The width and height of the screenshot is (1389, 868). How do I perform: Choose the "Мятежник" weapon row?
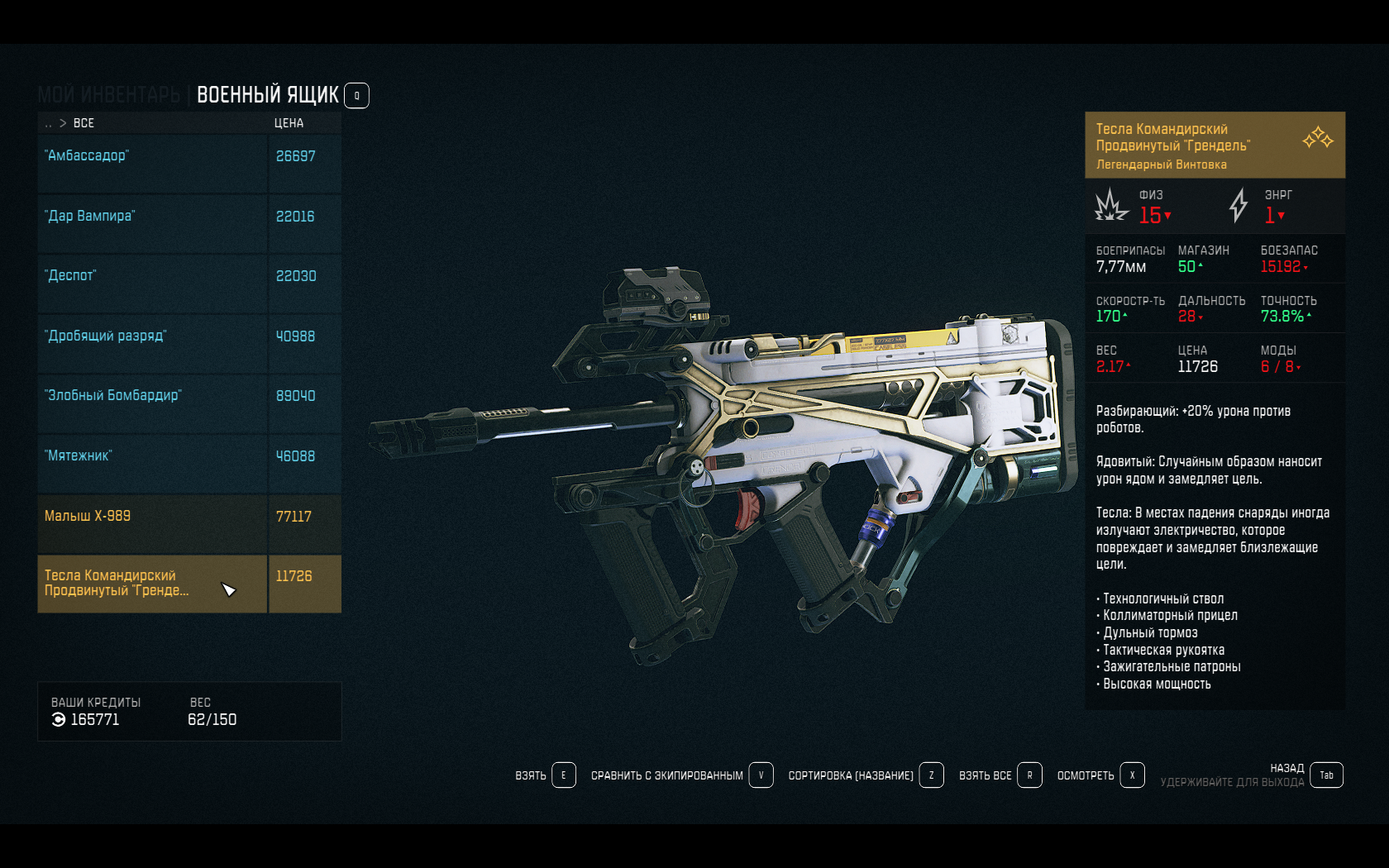tap(152, 463)
